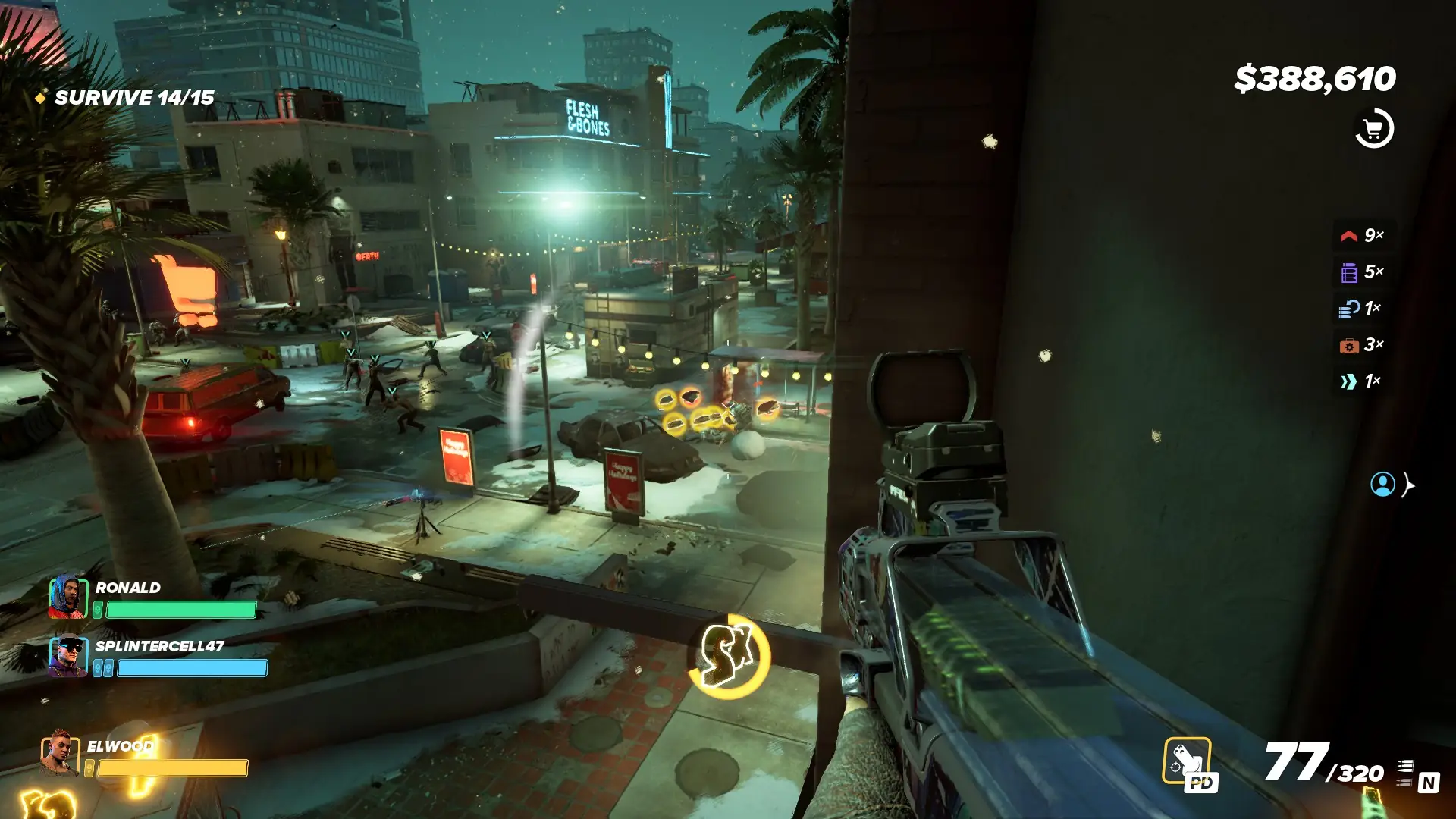Screen dimensions: 1456x819
Task: Select the purple ammo magazine 5x icon
Action: pos(1349,272)
